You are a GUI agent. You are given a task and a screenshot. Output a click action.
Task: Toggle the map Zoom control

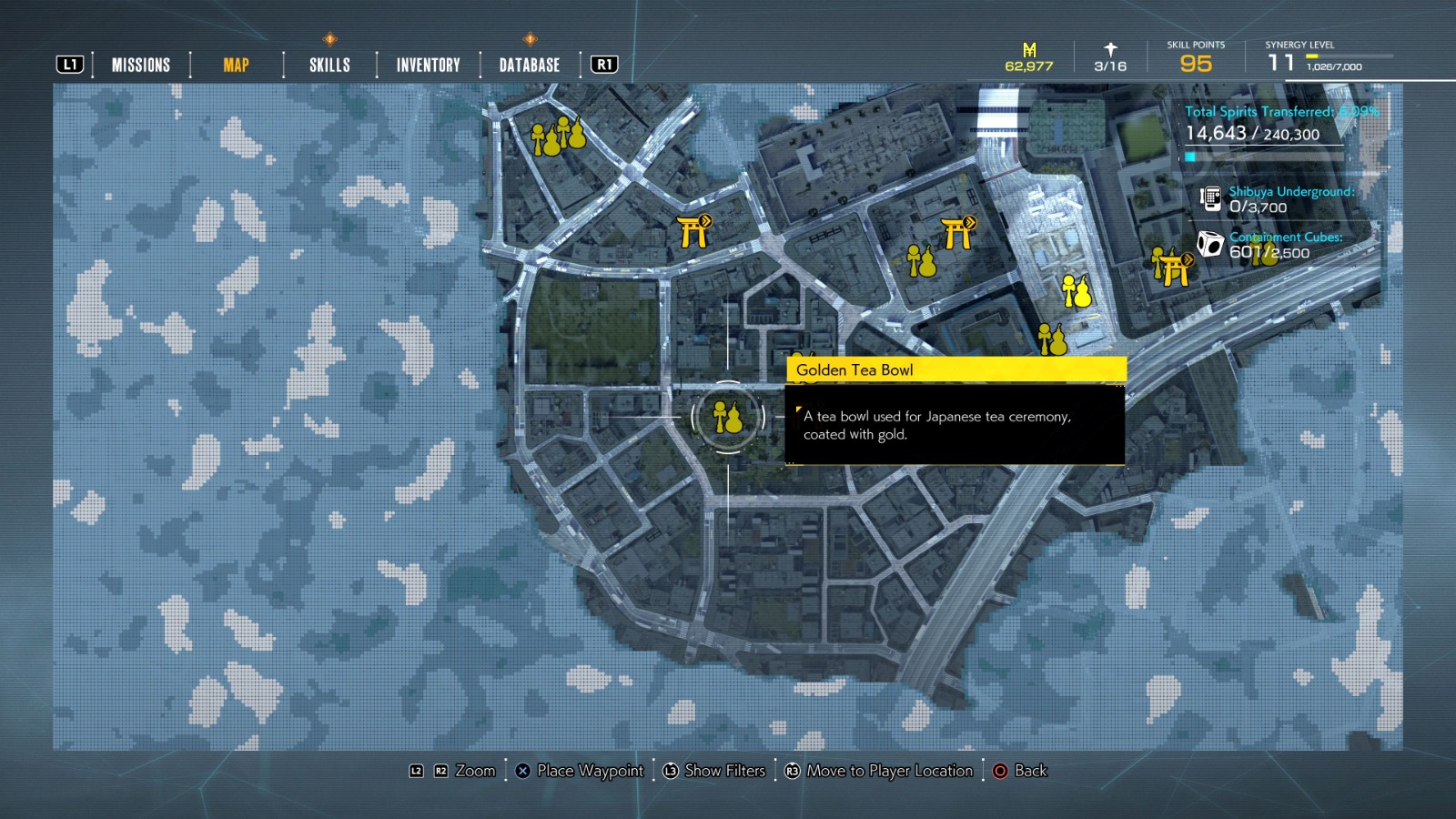click(x=473, y=771)
